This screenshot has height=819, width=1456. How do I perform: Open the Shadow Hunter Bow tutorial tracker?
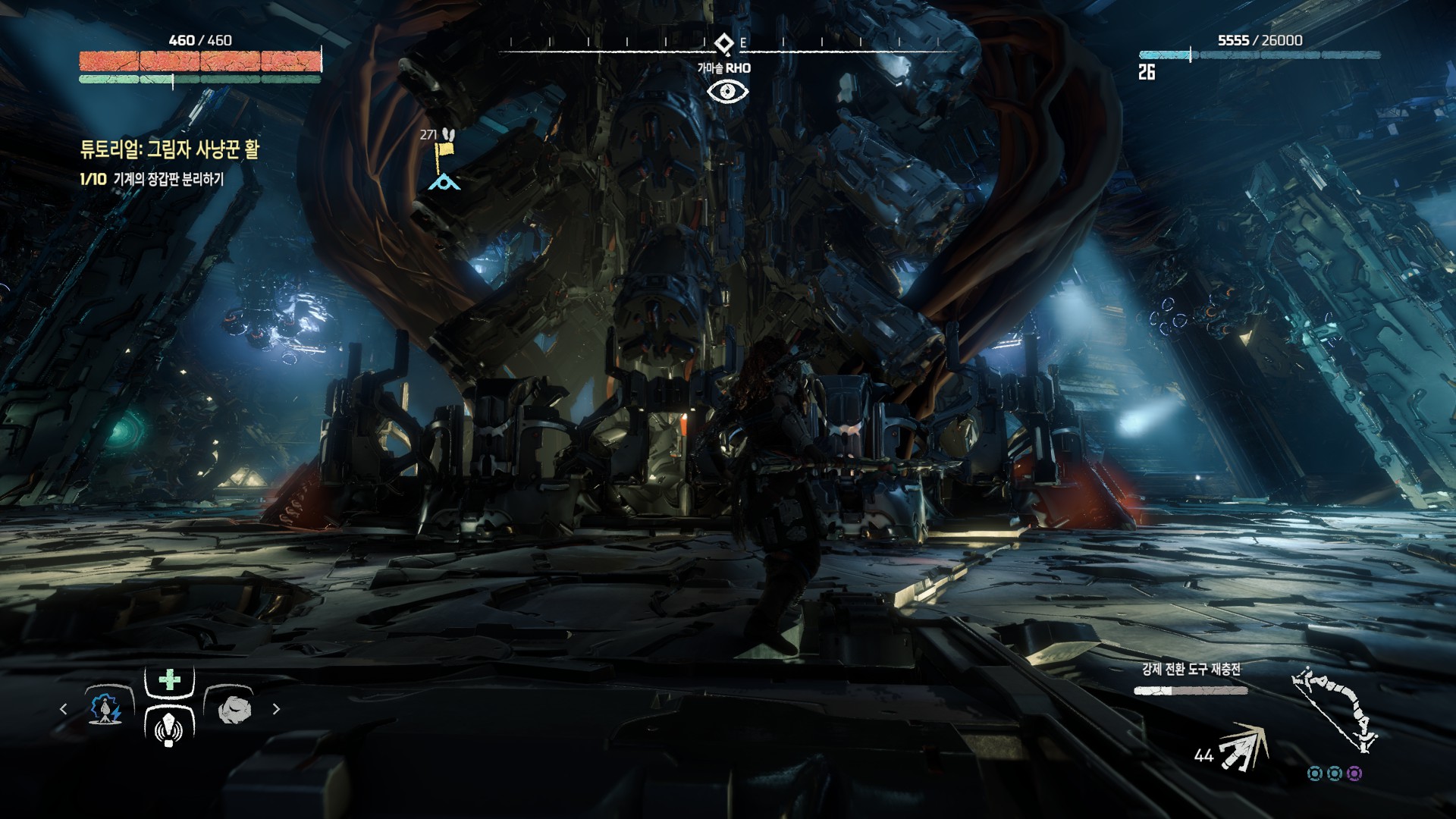pos(169,149)
